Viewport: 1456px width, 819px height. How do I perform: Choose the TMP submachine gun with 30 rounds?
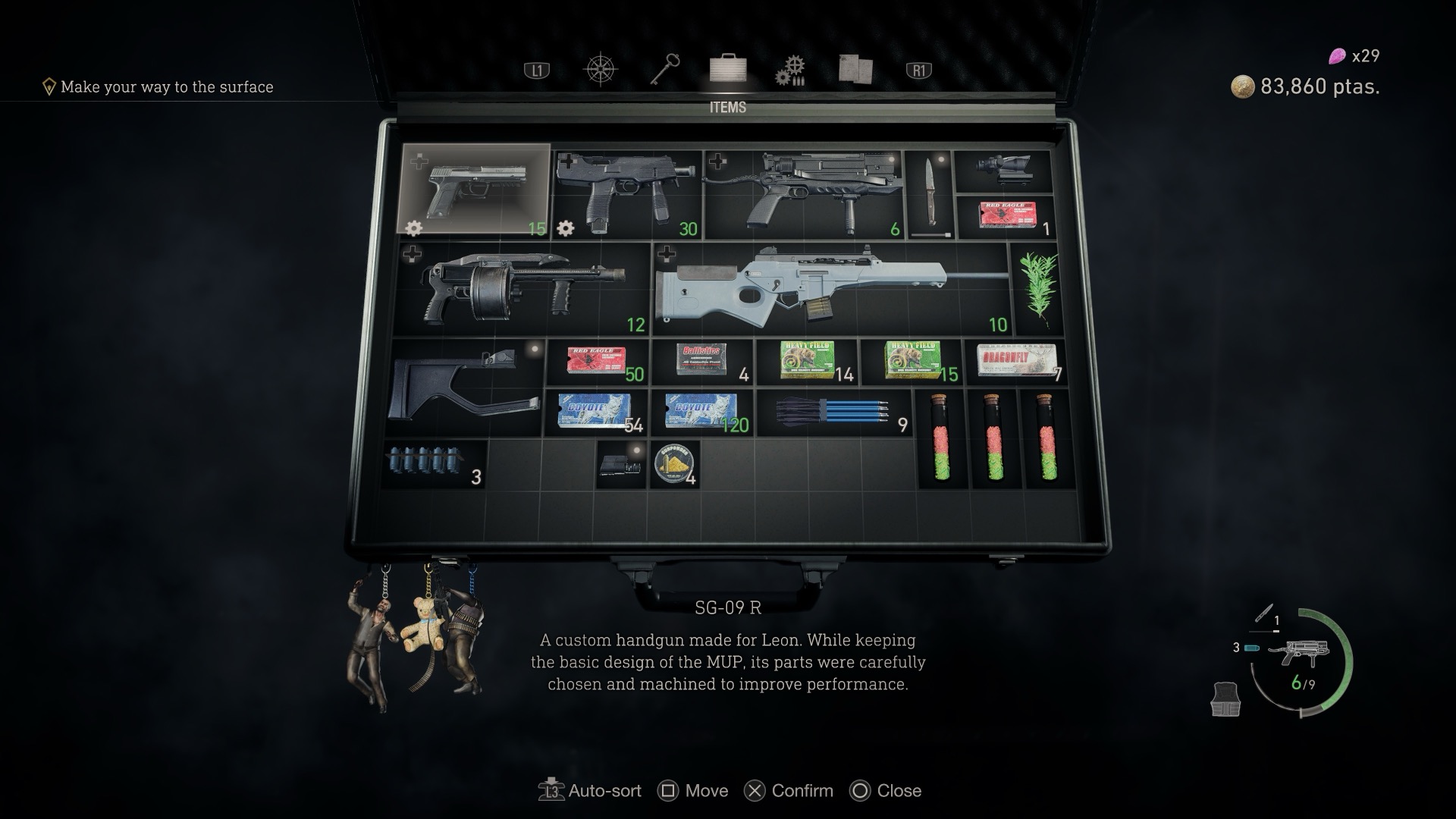tap(626, 193)
